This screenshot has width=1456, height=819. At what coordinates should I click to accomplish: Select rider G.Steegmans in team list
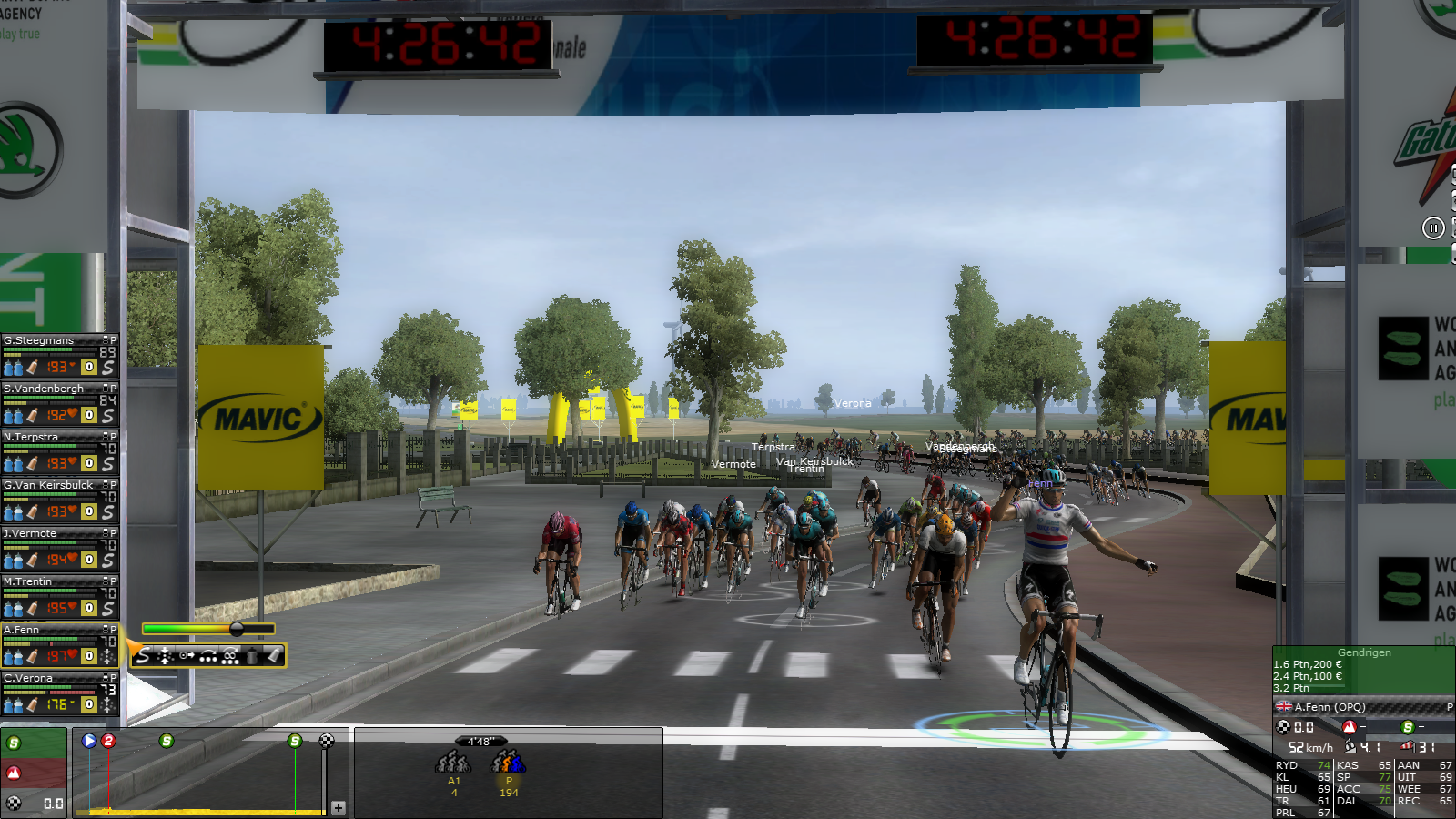[39, 341]
